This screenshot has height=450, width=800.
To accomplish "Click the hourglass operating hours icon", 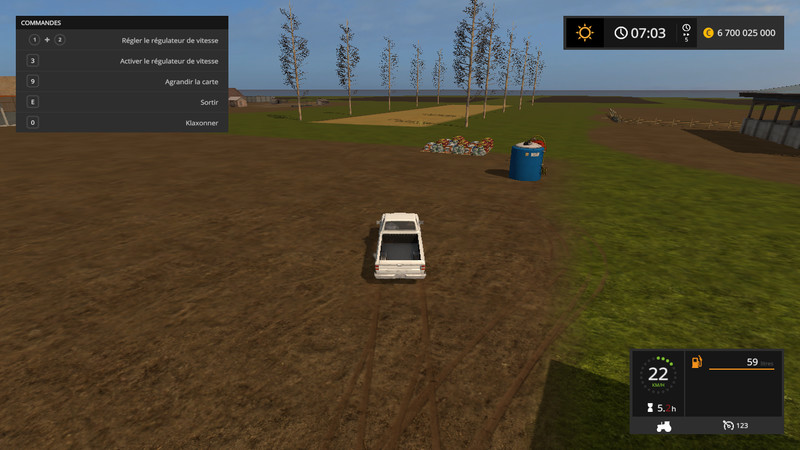I will [649, 408].
